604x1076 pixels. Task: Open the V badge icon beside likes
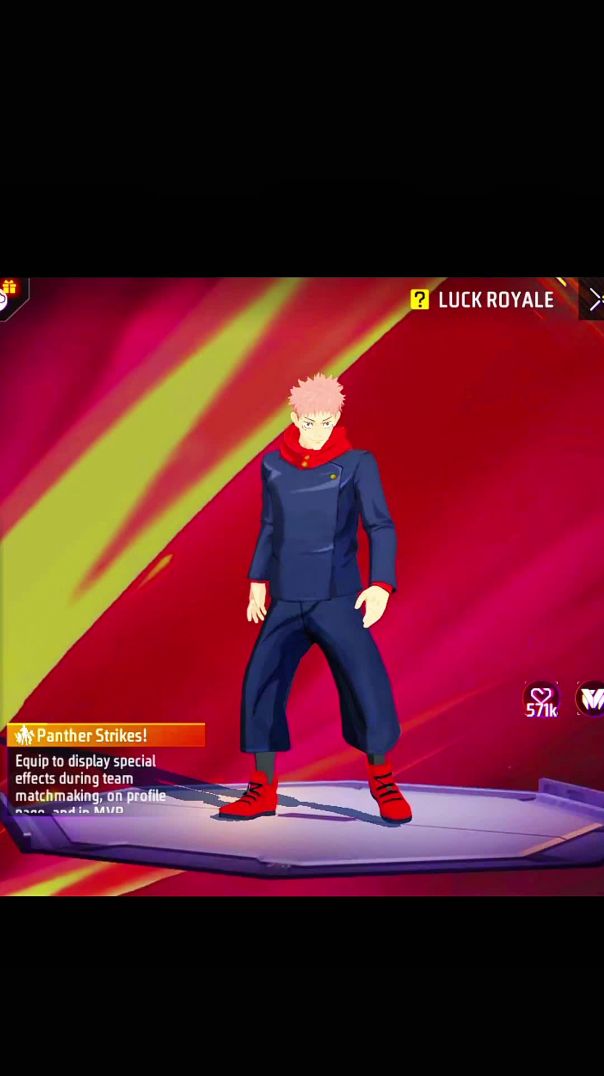(x=592, y=699)
